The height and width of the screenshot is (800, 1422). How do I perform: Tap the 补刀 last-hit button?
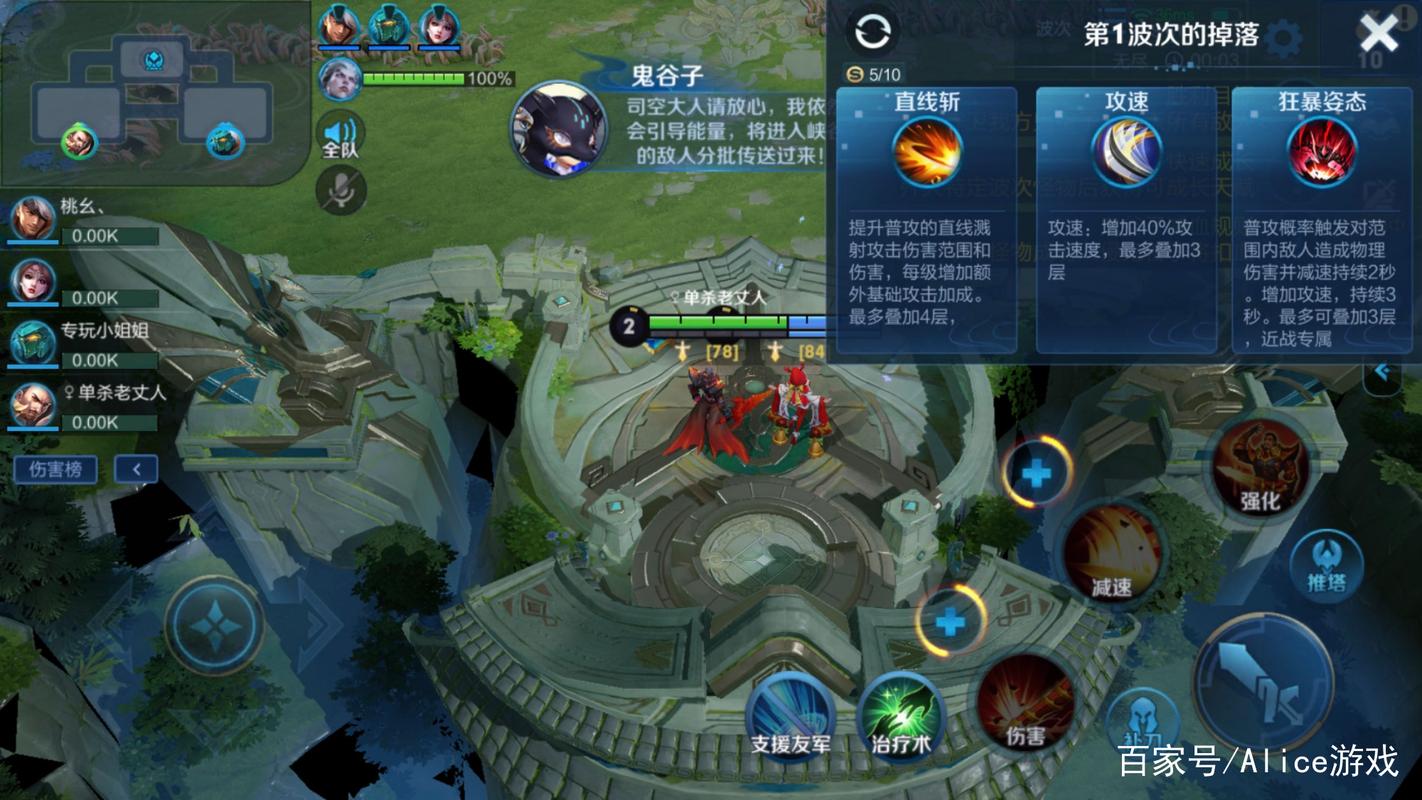click(1144, 716)
